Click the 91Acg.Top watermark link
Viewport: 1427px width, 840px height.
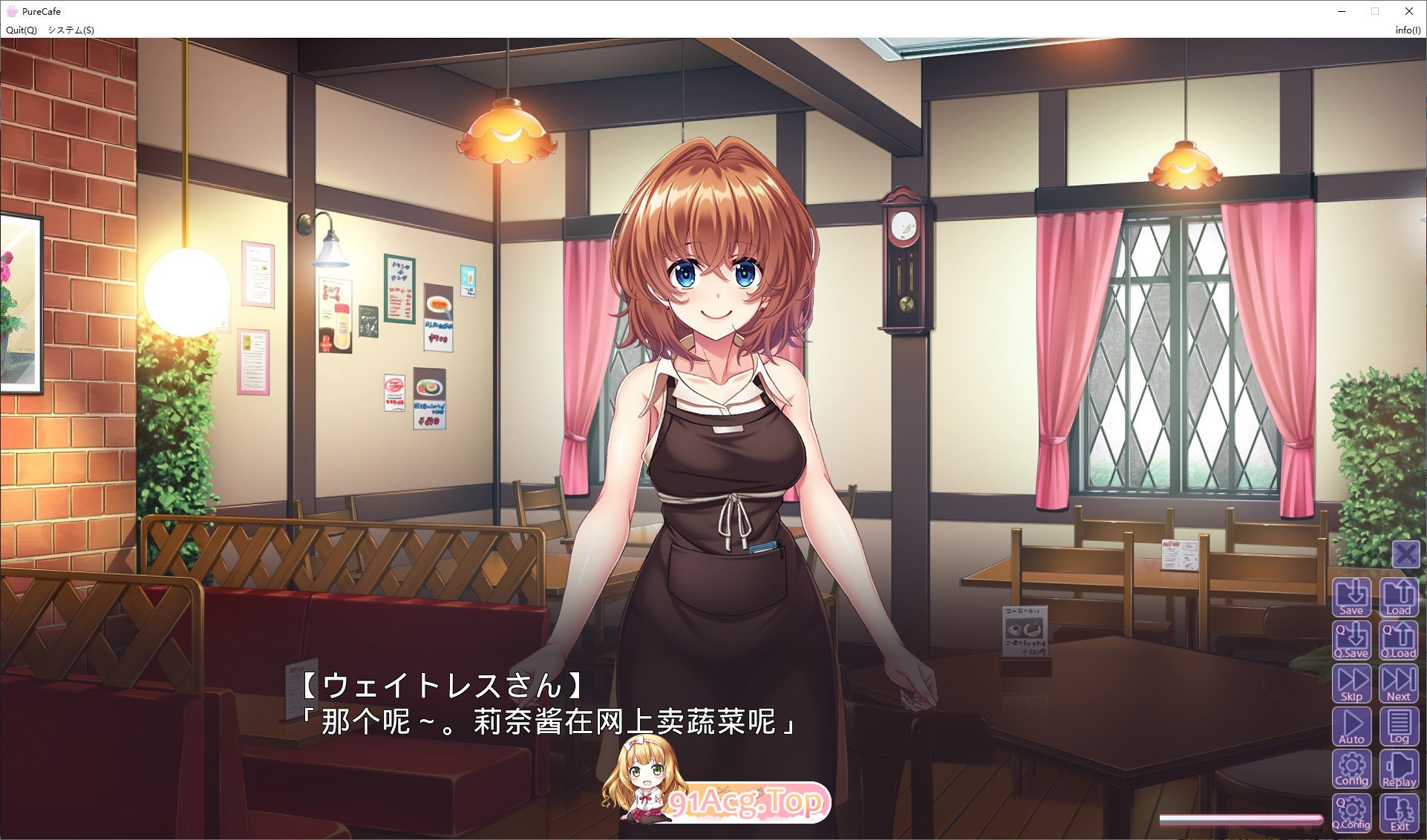click(750, 801)
